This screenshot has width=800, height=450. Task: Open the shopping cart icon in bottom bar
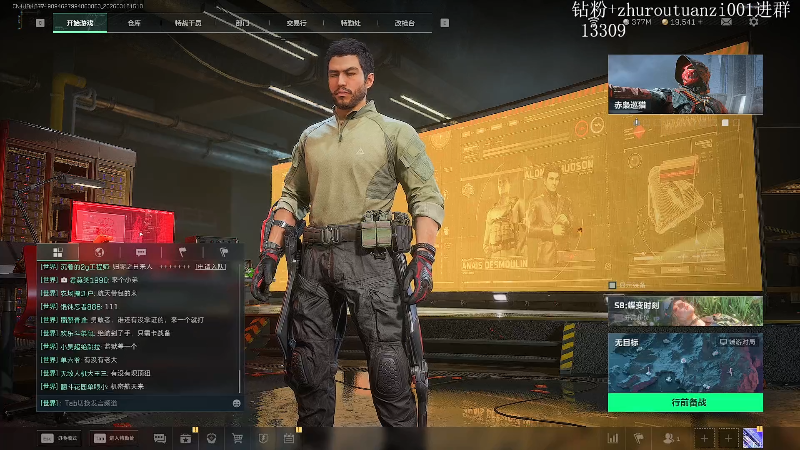(238, 438)
